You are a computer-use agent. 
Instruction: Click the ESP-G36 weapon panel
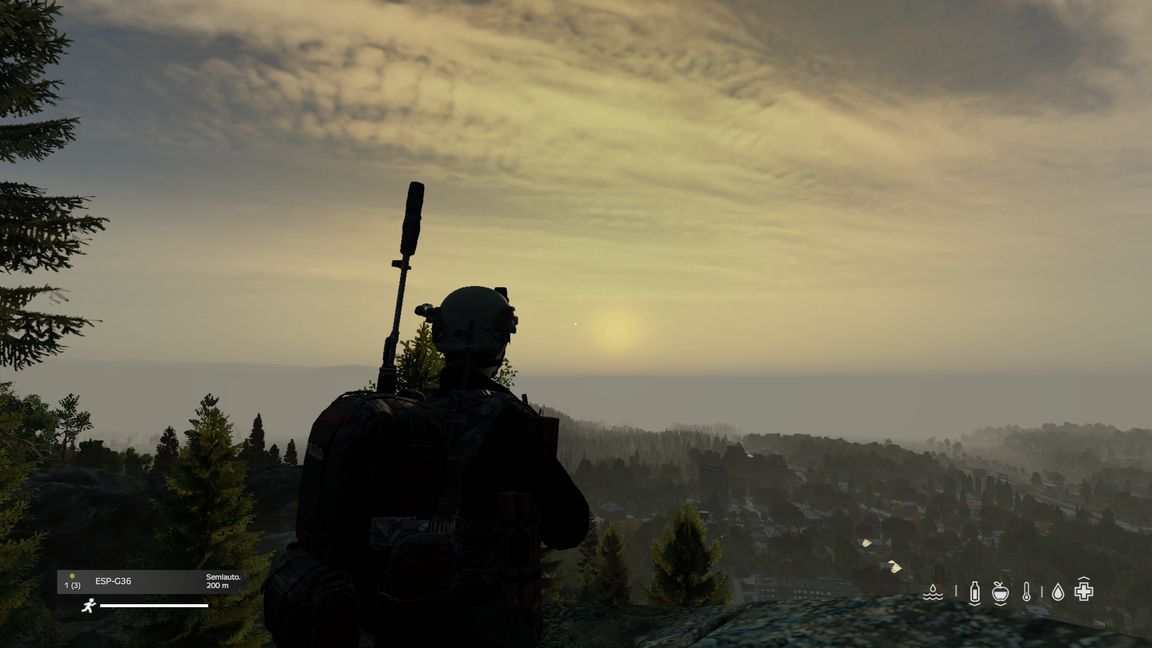[x=148, y=582]
